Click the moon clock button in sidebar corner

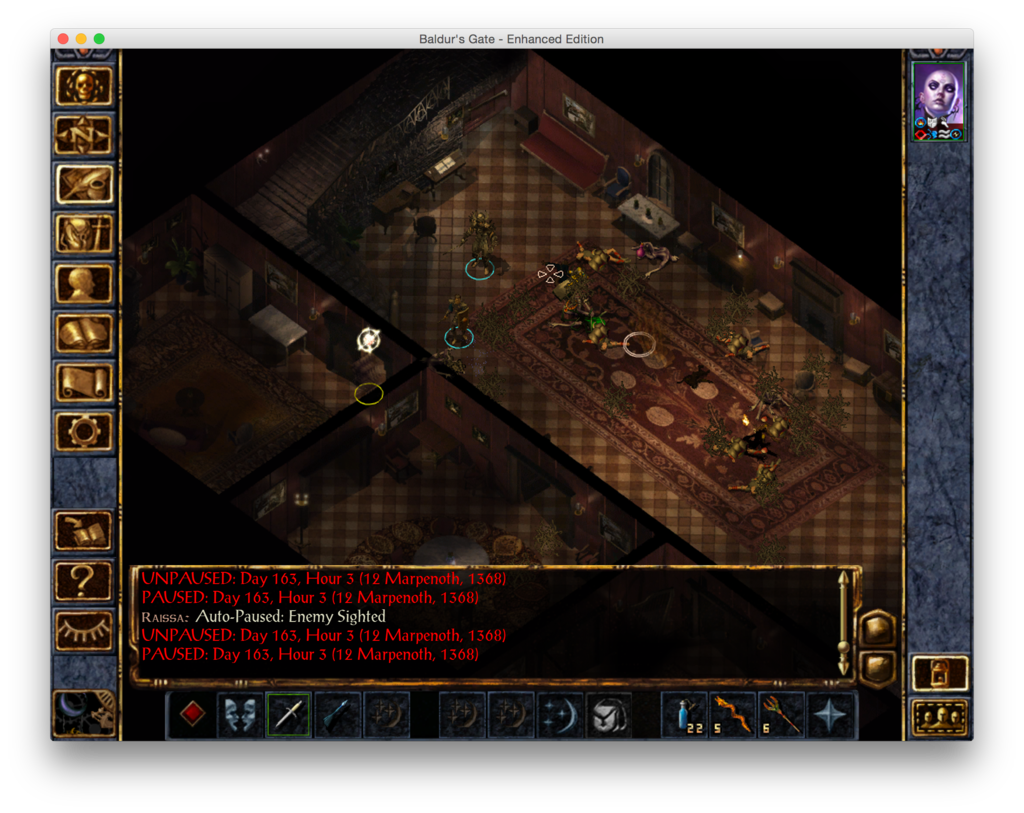point(84,713)
